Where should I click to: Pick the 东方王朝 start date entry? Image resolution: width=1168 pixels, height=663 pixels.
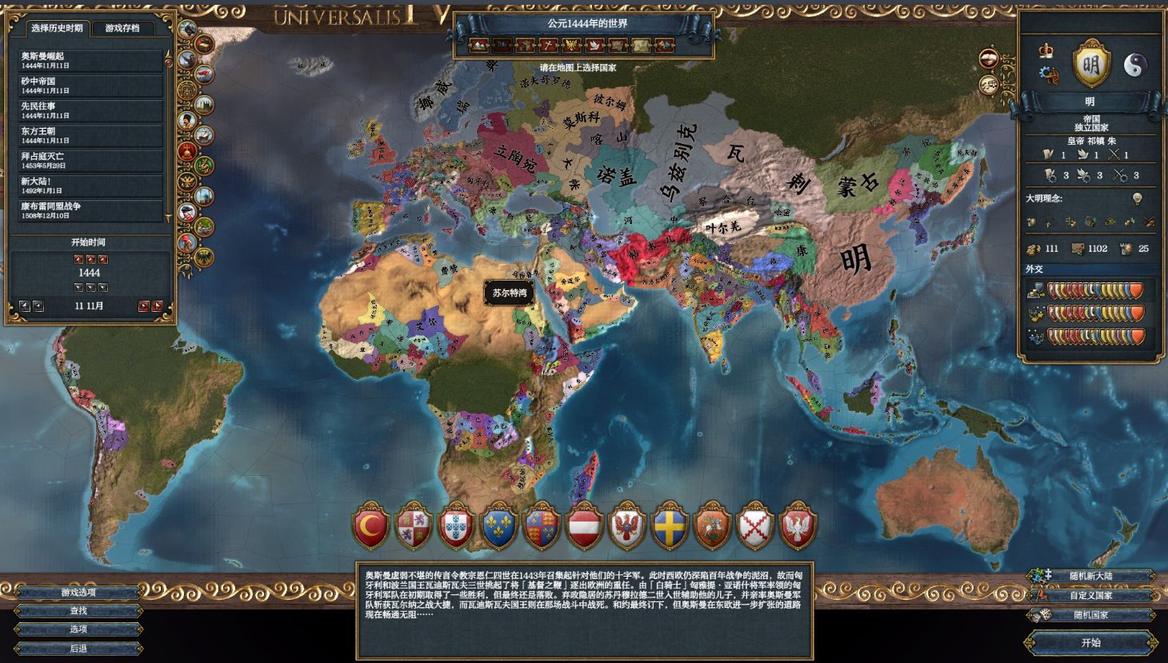tap(88, 134)
